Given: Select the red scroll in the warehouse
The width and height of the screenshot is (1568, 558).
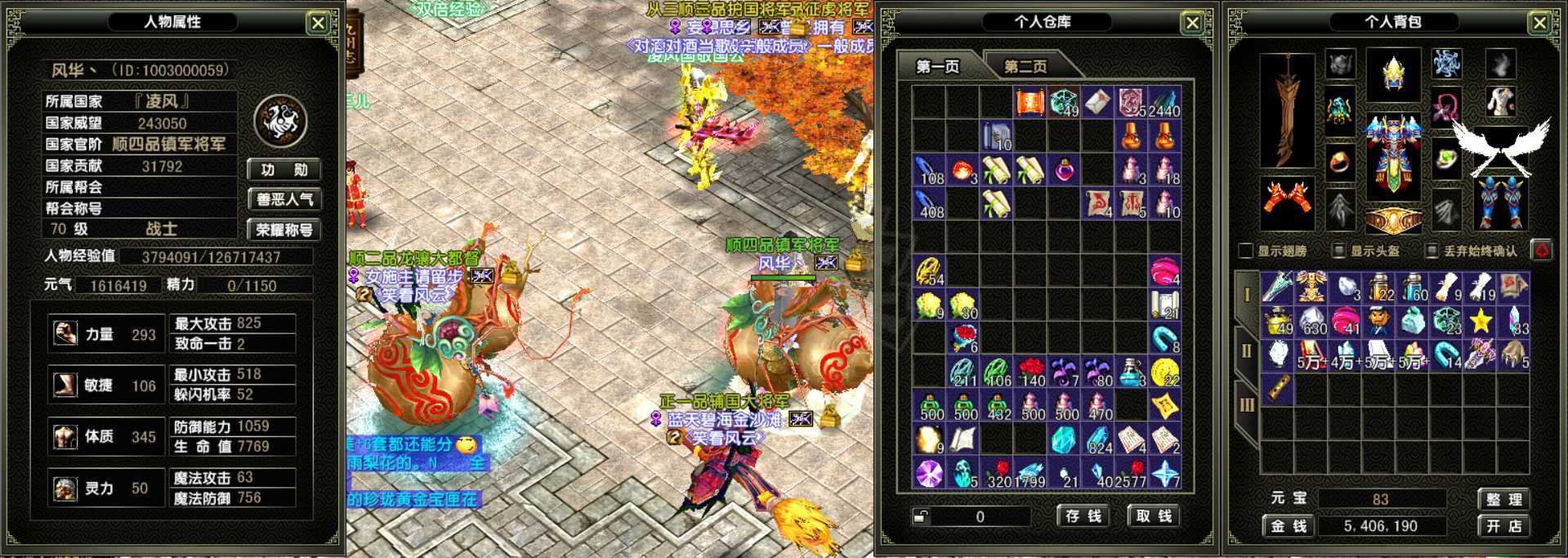Looking at the screenshot, I should [1030, 103].
